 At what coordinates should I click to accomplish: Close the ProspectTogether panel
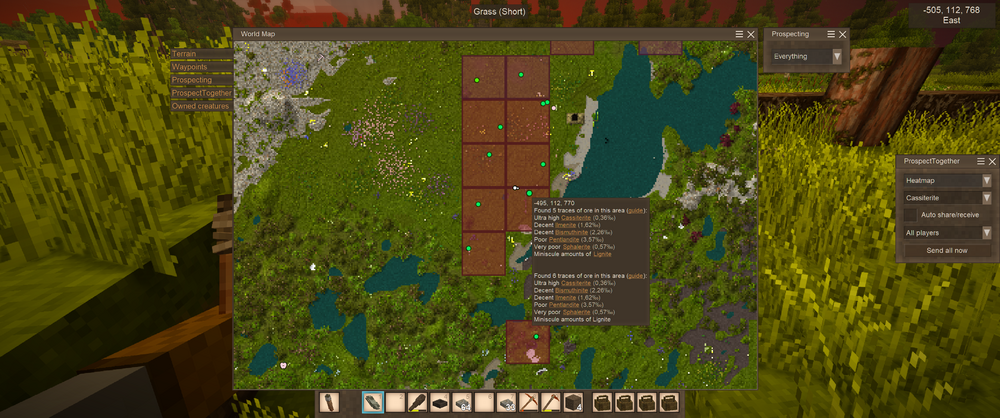992,161
